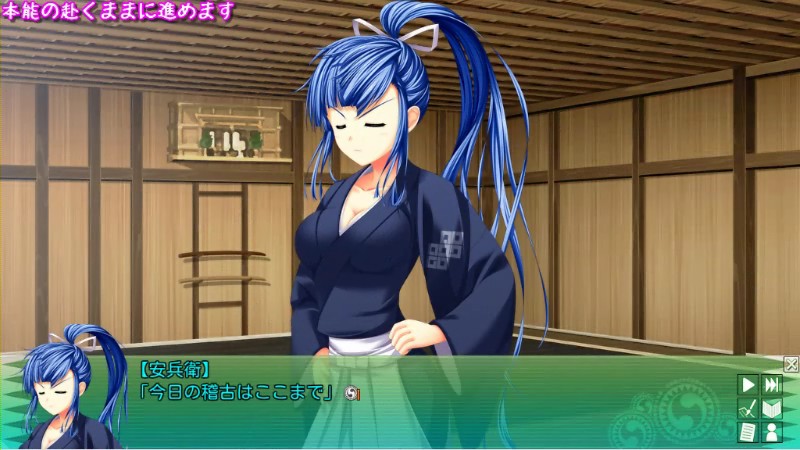Click the person silhouette icon

pyautogui.click(x=771, y=432)
